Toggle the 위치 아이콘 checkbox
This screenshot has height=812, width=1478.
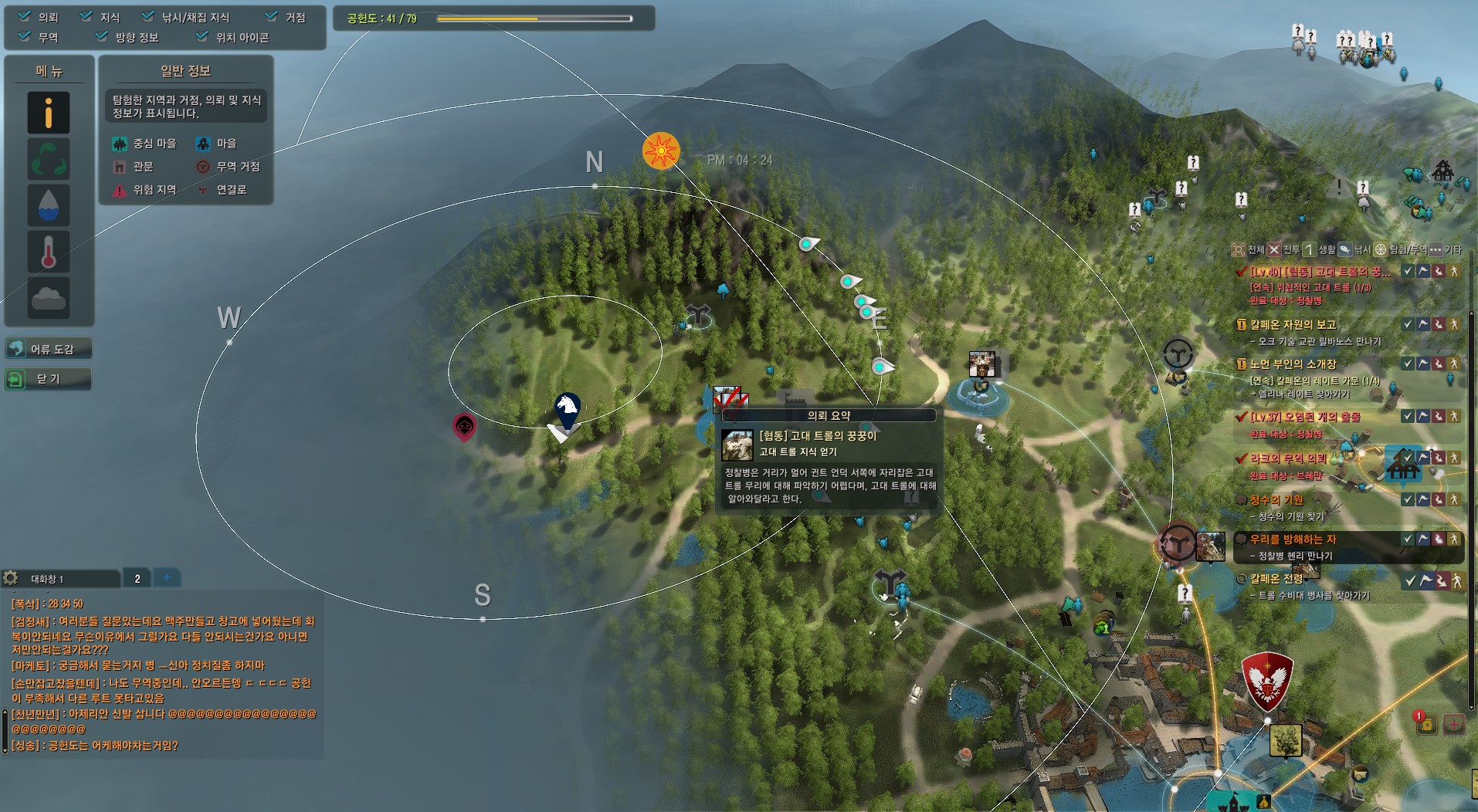tap(202, 36)
